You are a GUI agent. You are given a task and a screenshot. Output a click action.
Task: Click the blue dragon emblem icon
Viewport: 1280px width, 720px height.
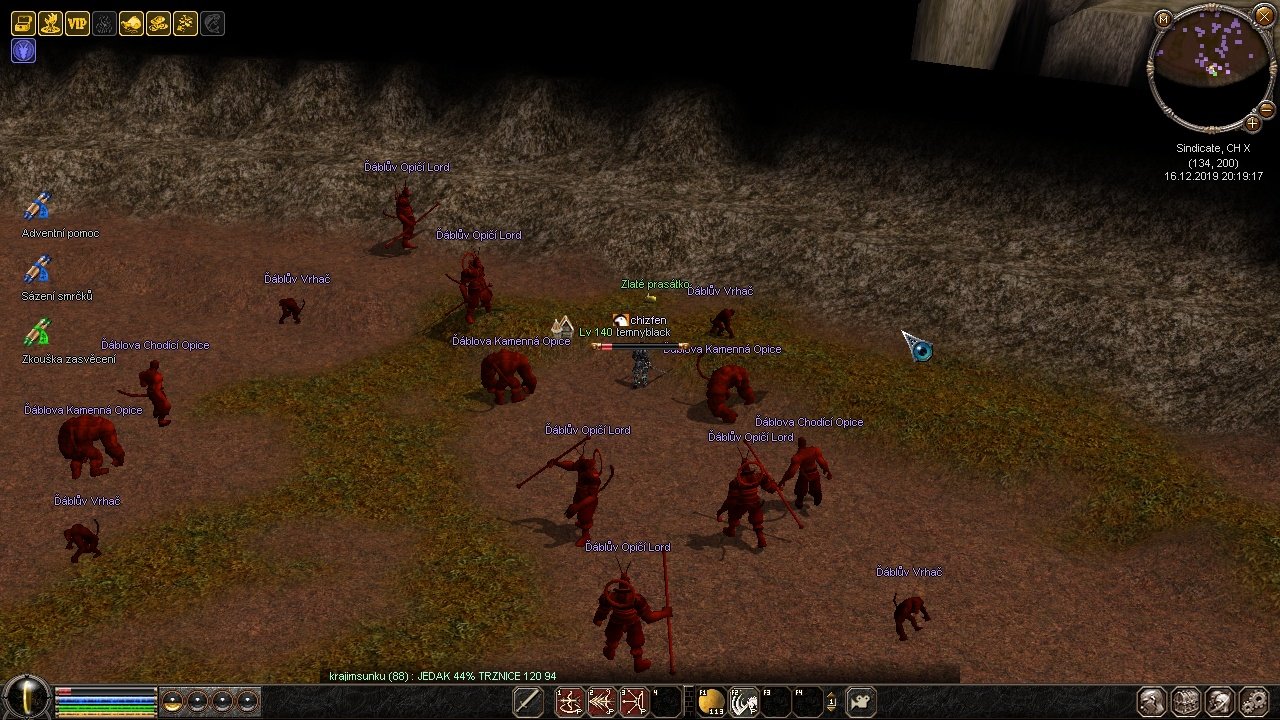tap(23, 51)
